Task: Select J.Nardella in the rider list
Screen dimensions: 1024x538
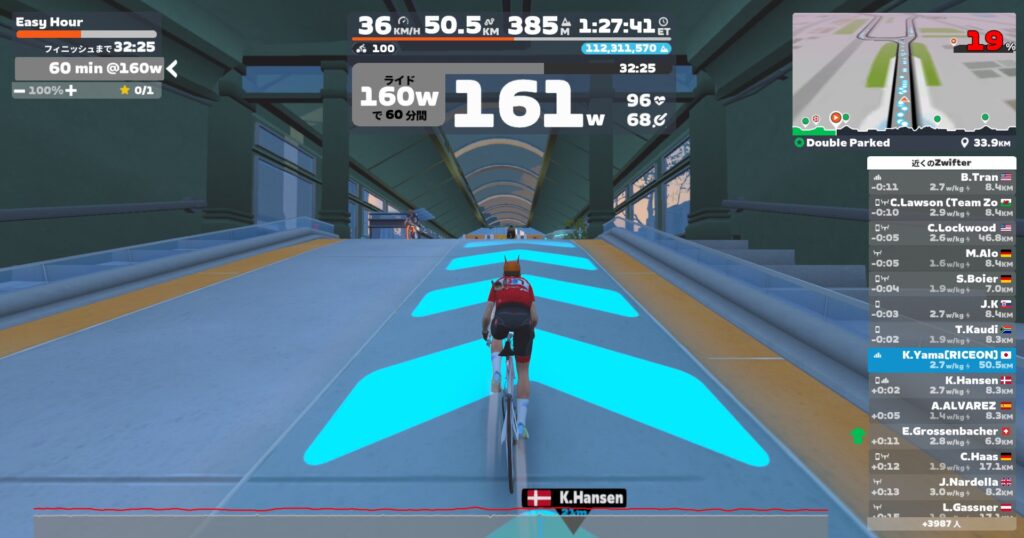Action: click(x=941, y=486)
